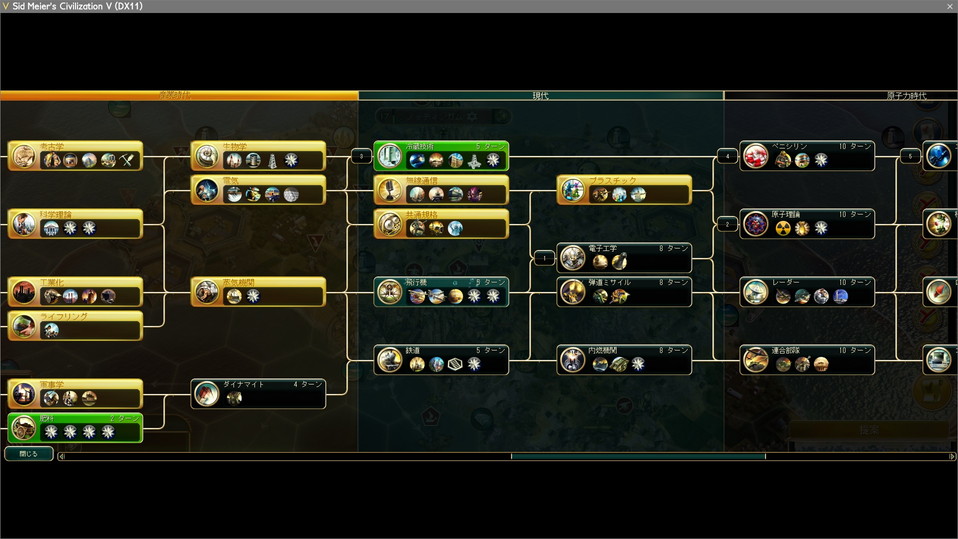The image size is (958, 539).
Task: Pick the 連合部隊 (Combined Arms) technology
Action: coord(808,359)
